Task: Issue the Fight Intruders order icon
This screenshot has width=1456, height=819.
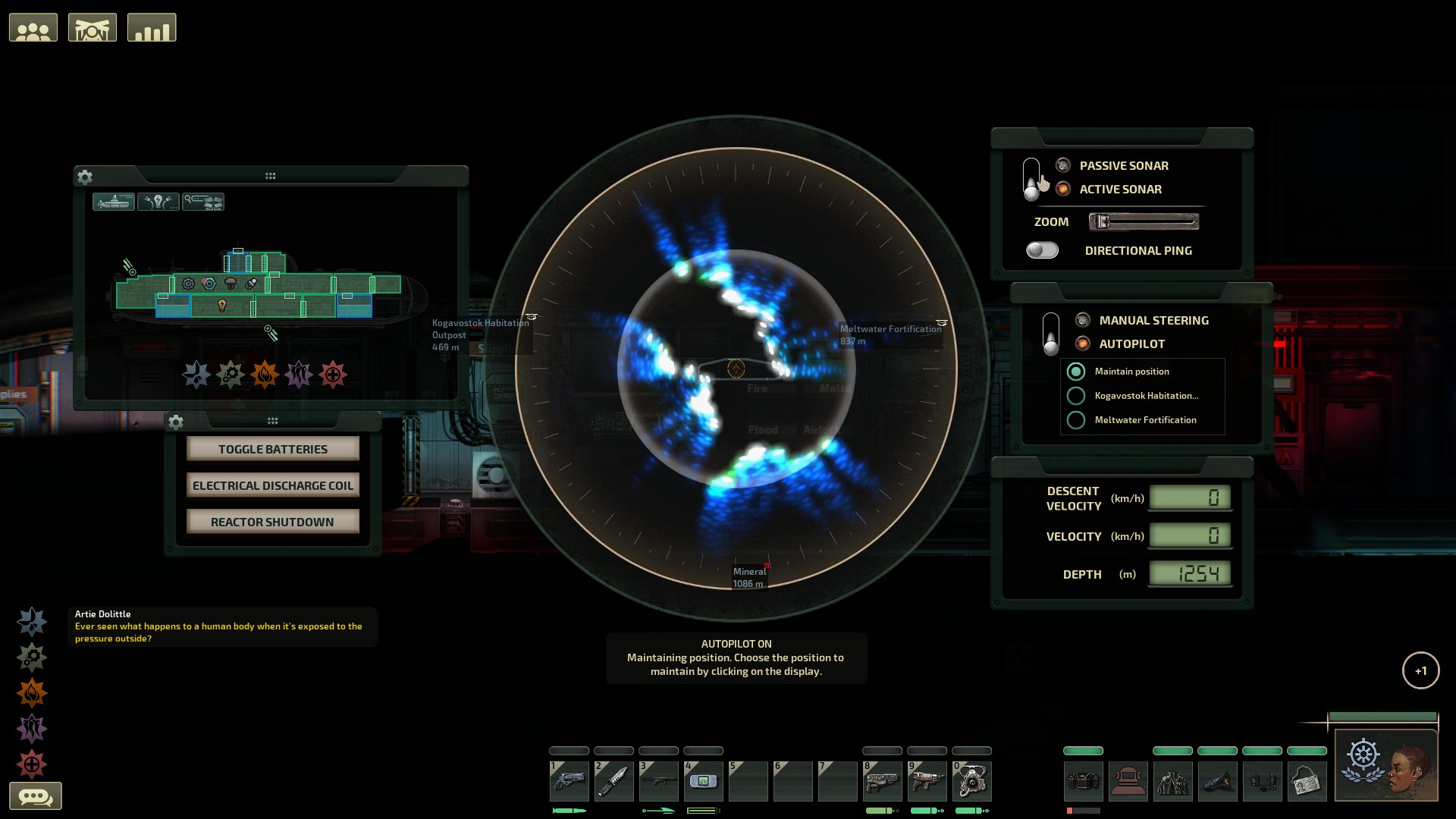Action: tap(31, 729)
